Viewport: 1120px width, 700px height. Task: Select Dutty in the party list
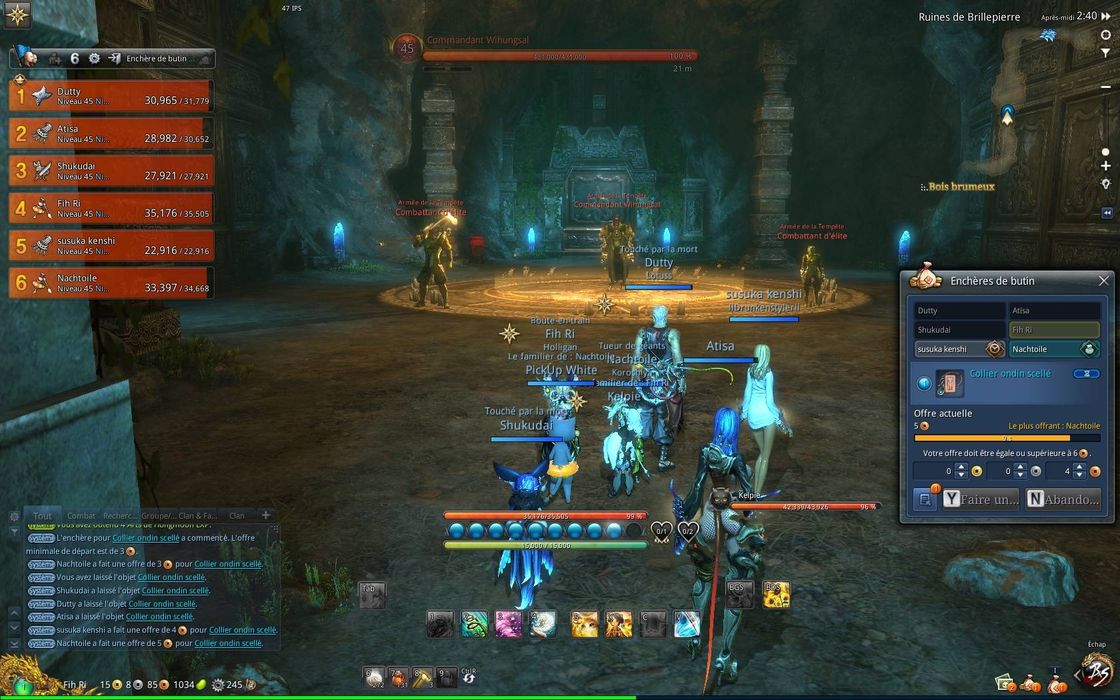[112, 95]
